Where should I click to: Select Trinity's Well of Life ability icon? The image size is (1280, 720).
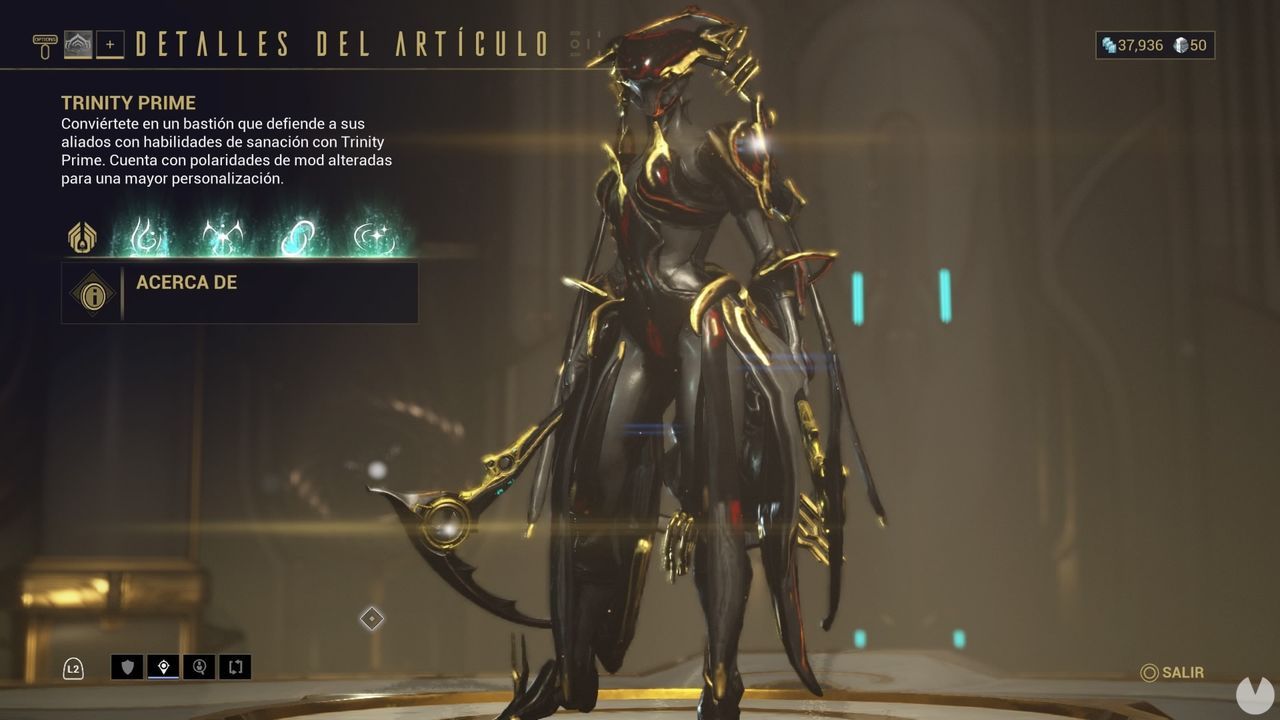click(146, 237)
